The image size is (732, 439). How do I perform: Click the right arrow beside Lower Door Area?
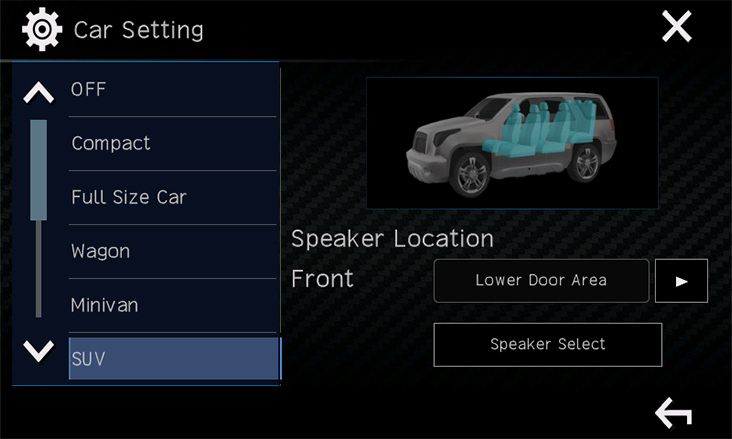coord(681,281)
